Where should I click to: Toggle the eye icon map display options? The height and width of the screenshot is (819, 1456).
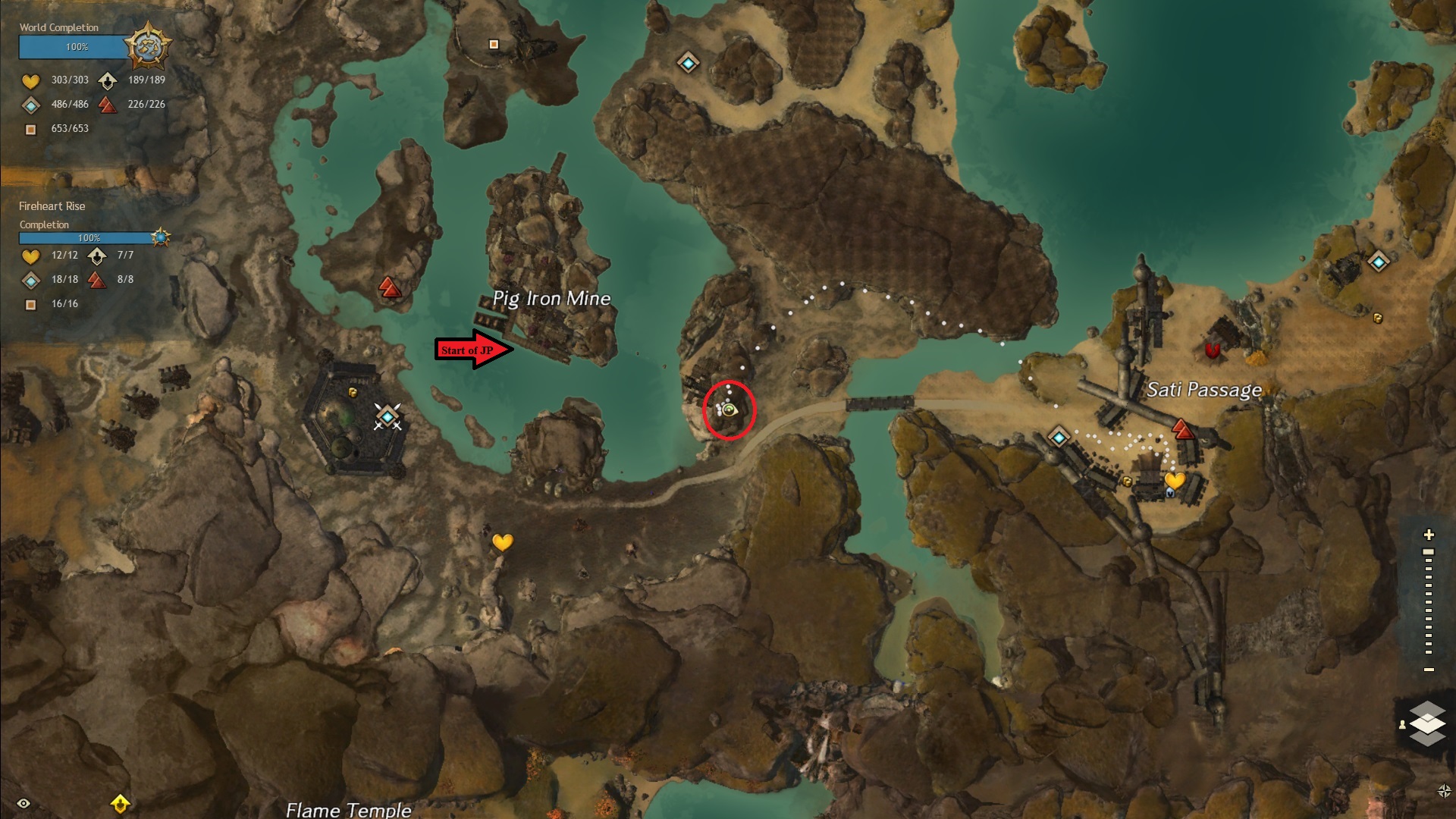click(24, 803)
